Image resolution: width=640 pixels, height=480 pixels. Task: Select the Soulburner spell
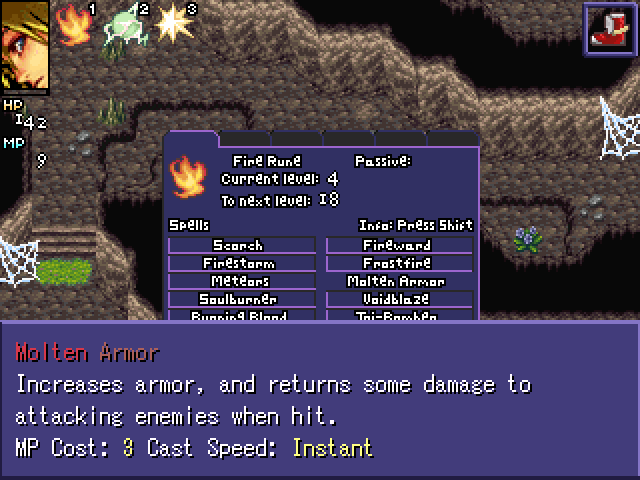coord(241,299)
